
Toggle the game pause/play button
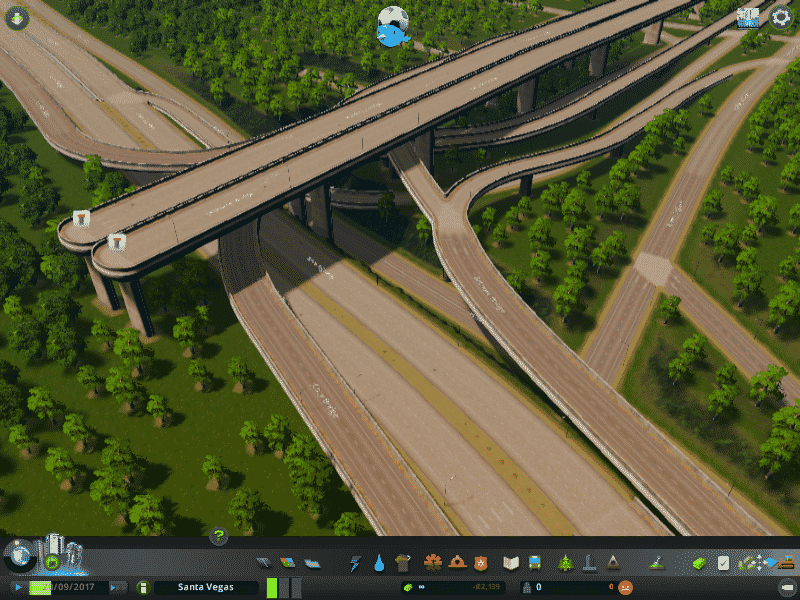pyautogui.click(x=17, y=587)
